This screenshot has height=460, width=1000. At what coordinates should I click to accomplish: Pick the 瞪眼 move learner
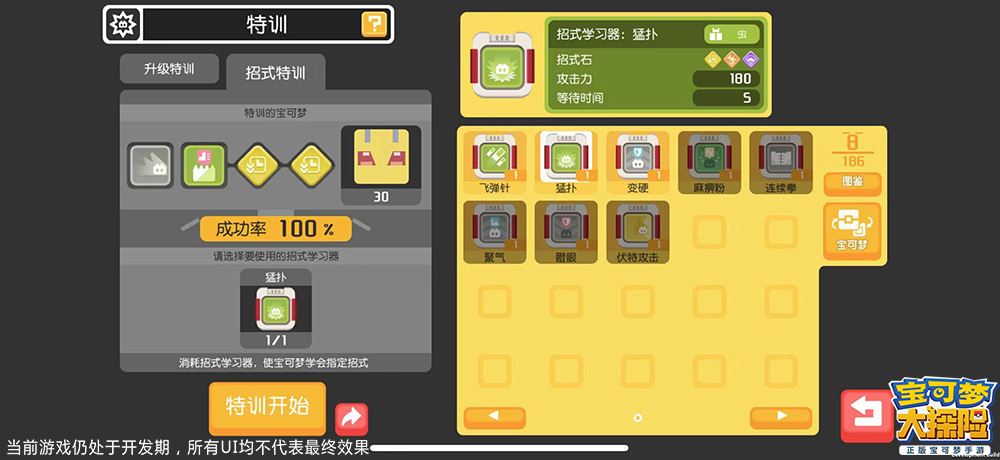(x=567, y=232)
